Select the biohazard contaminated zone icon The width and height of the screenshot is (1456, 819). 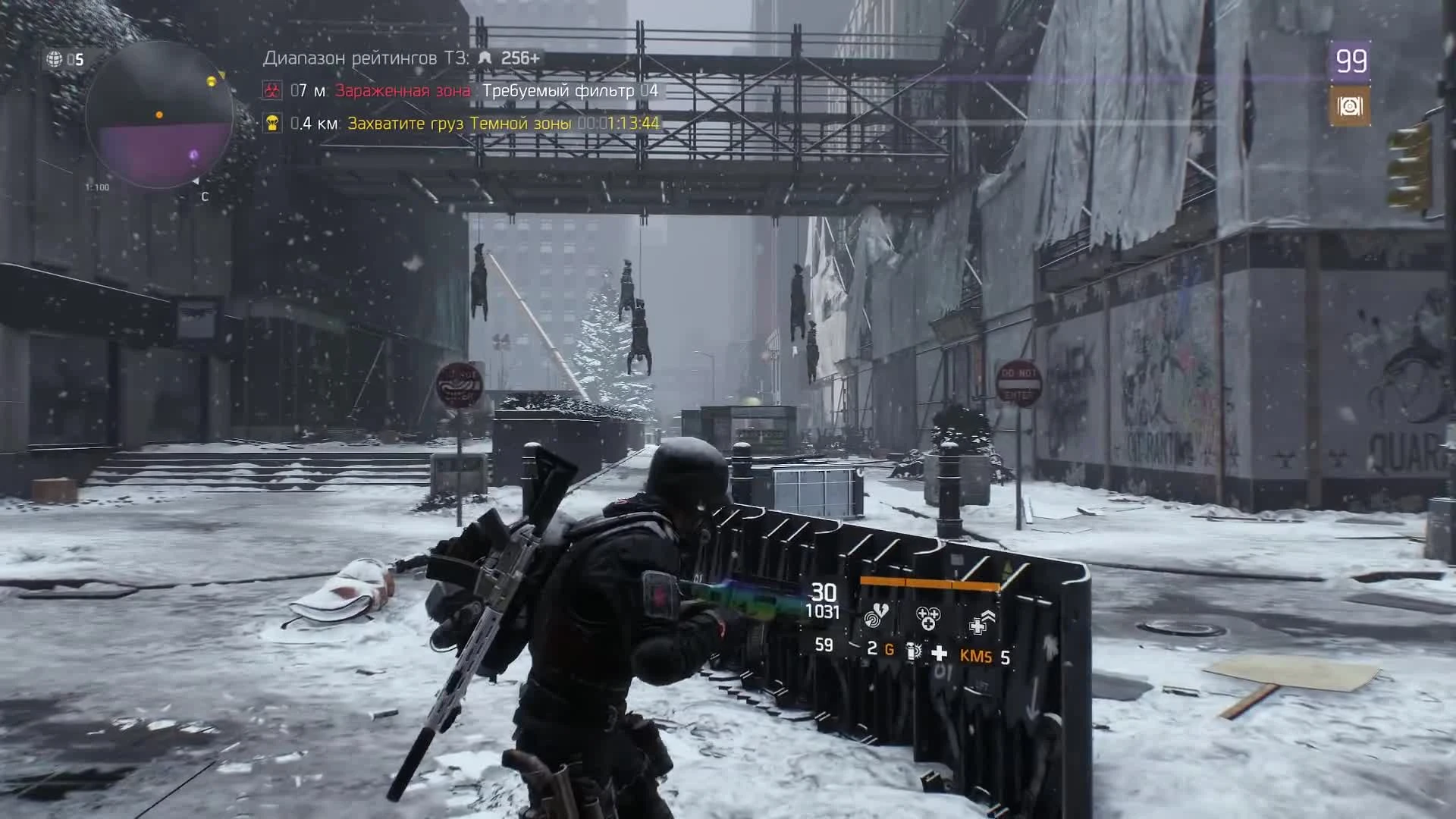271,89
